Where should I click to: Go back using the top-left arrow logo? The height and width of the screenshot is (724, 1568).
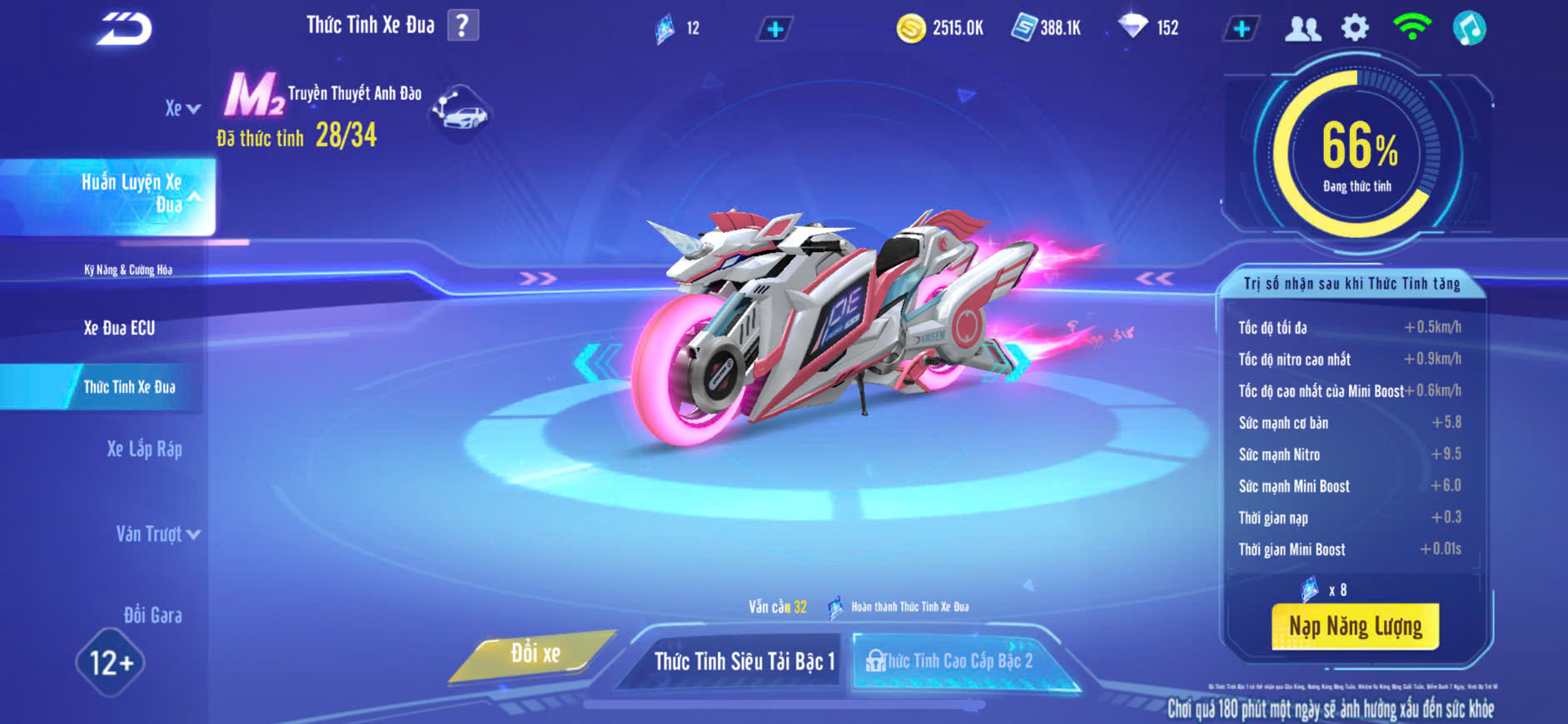pos(124,28)
